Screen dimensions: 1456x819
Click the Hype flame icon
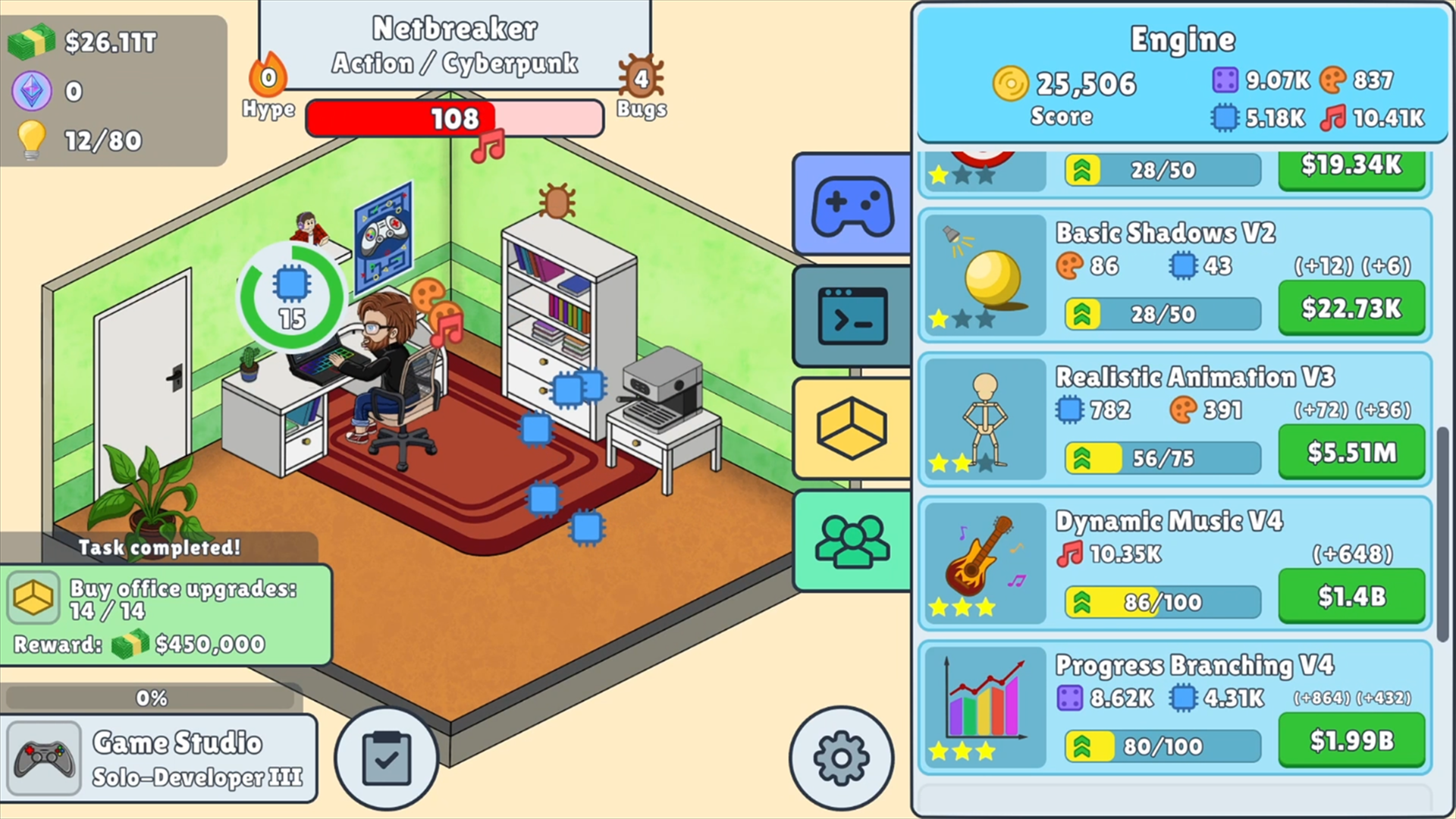(x=267, y=76)
